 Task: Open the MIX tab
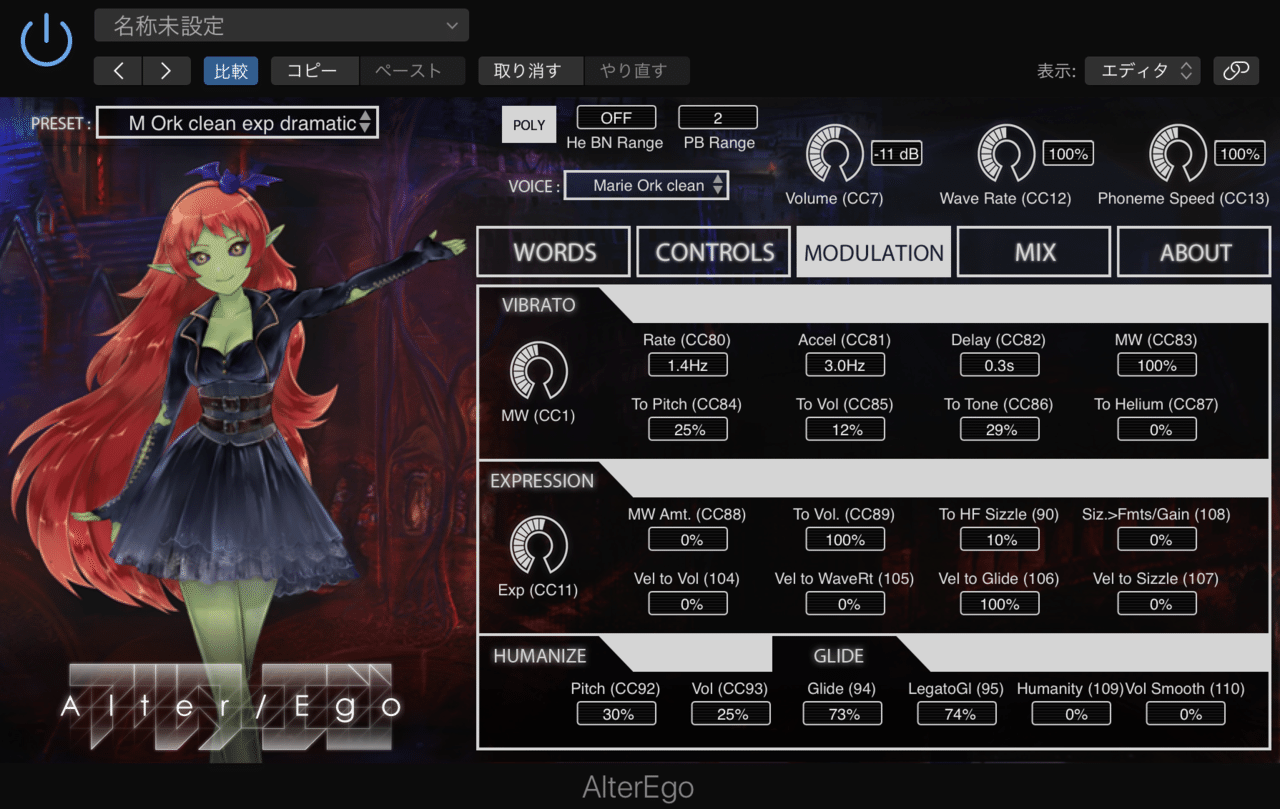[x=1033, y=251]
